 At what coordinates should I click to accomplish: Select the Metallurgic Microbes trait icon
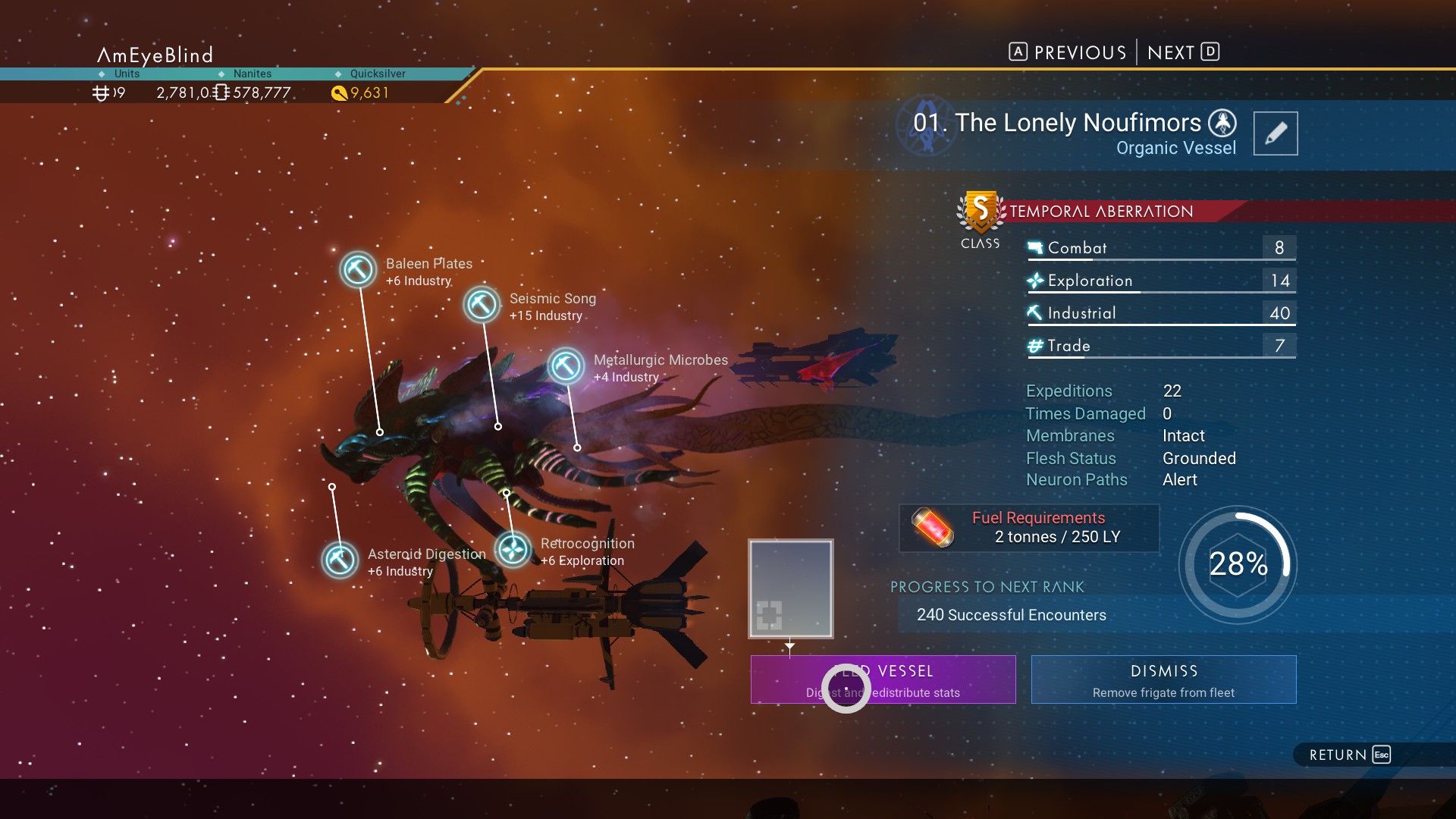(566, 366)
